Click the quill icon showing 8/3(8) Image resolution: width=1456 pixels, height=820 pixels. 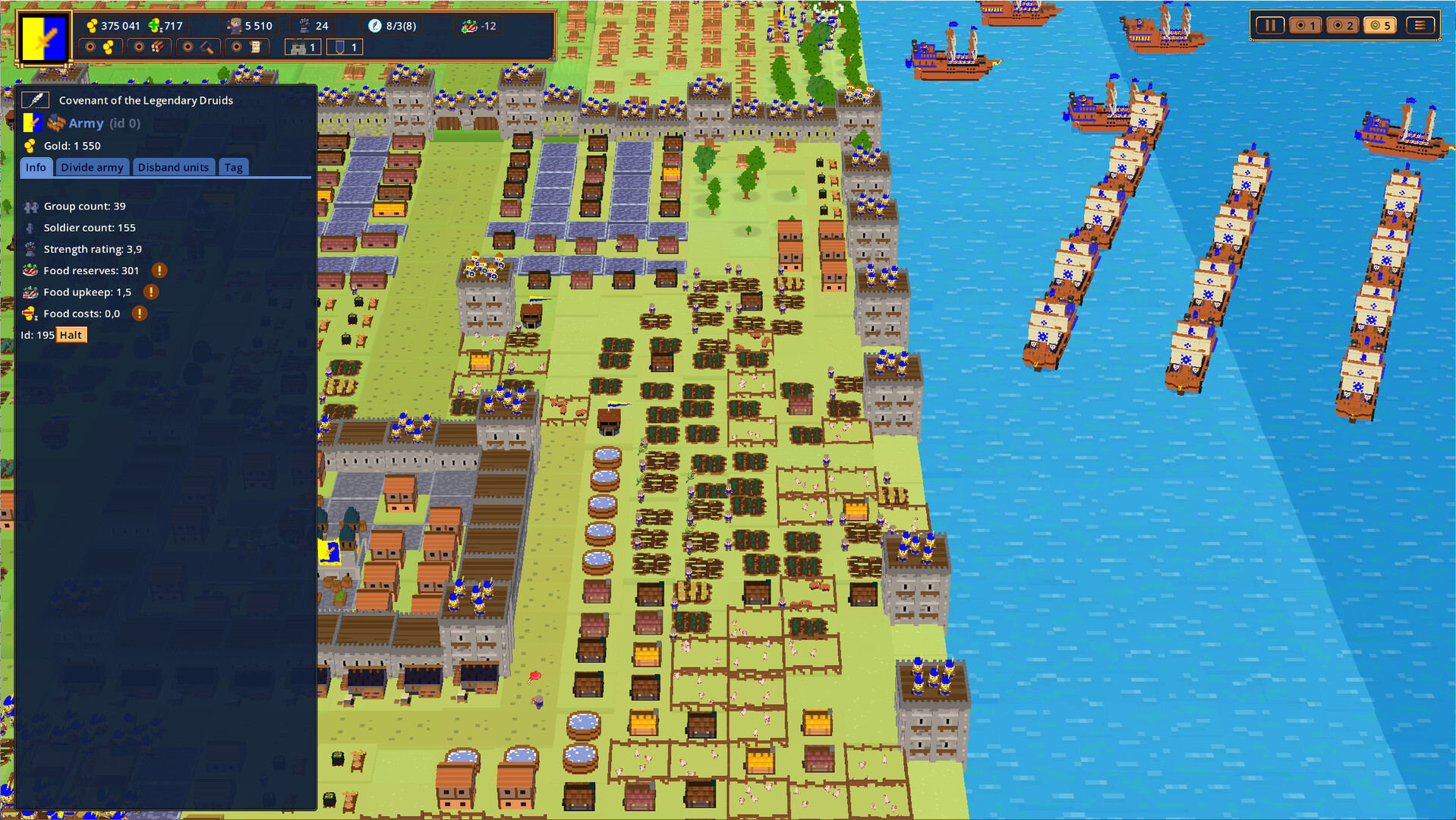(374, 25)
